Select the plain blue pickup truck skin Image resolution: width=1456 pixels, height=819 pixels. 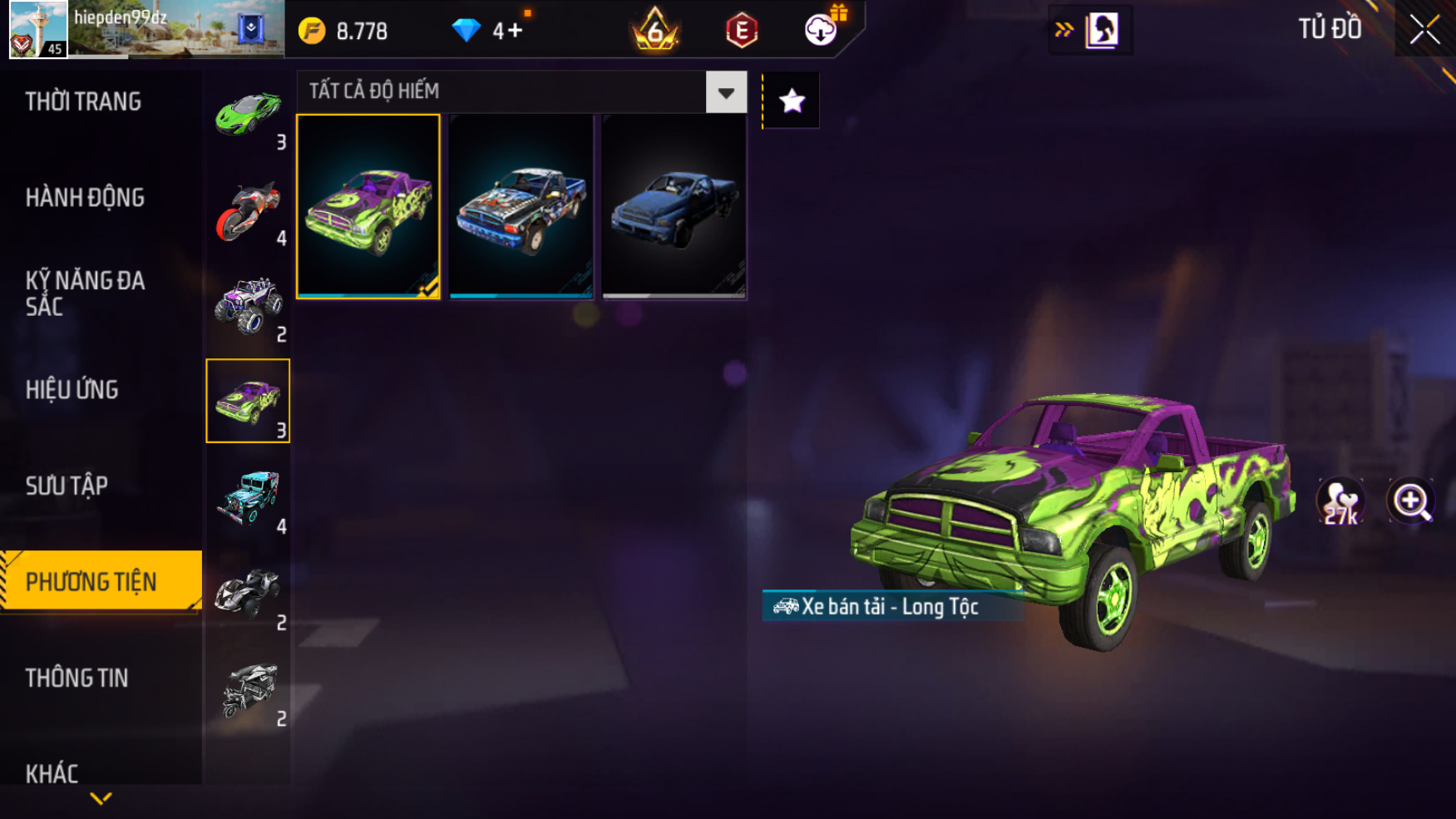pos(674,206)
